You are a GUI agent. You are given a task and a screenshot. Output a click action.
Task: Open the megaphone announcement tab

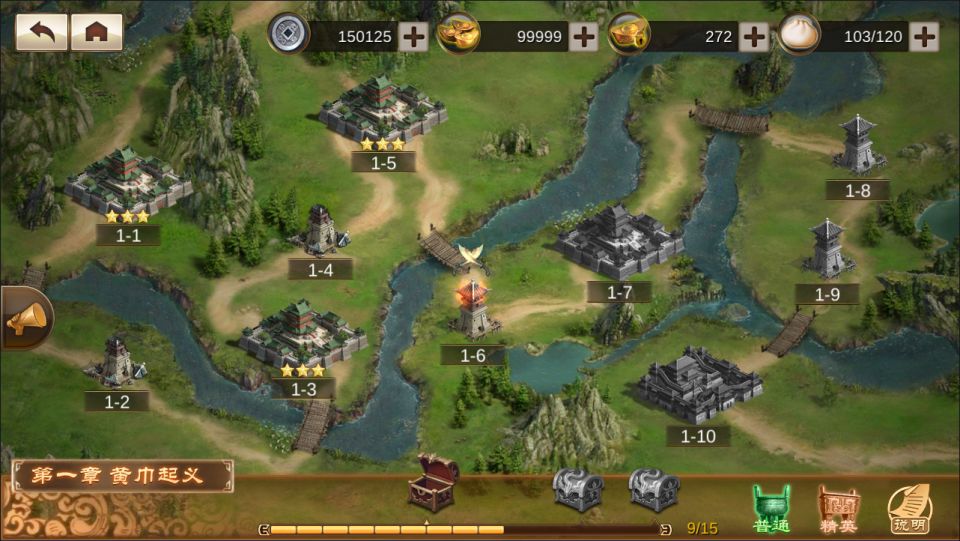(x=24, y=319)
